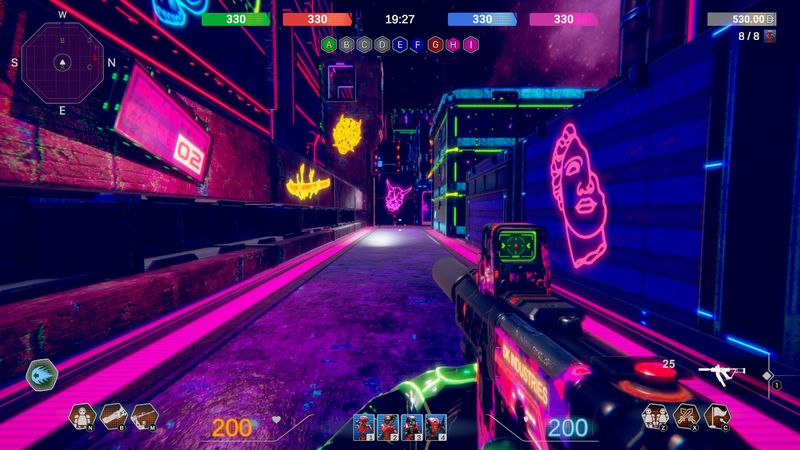Select the B-key rifle command icon
The image size is (800, 450).
pos(112,416)
